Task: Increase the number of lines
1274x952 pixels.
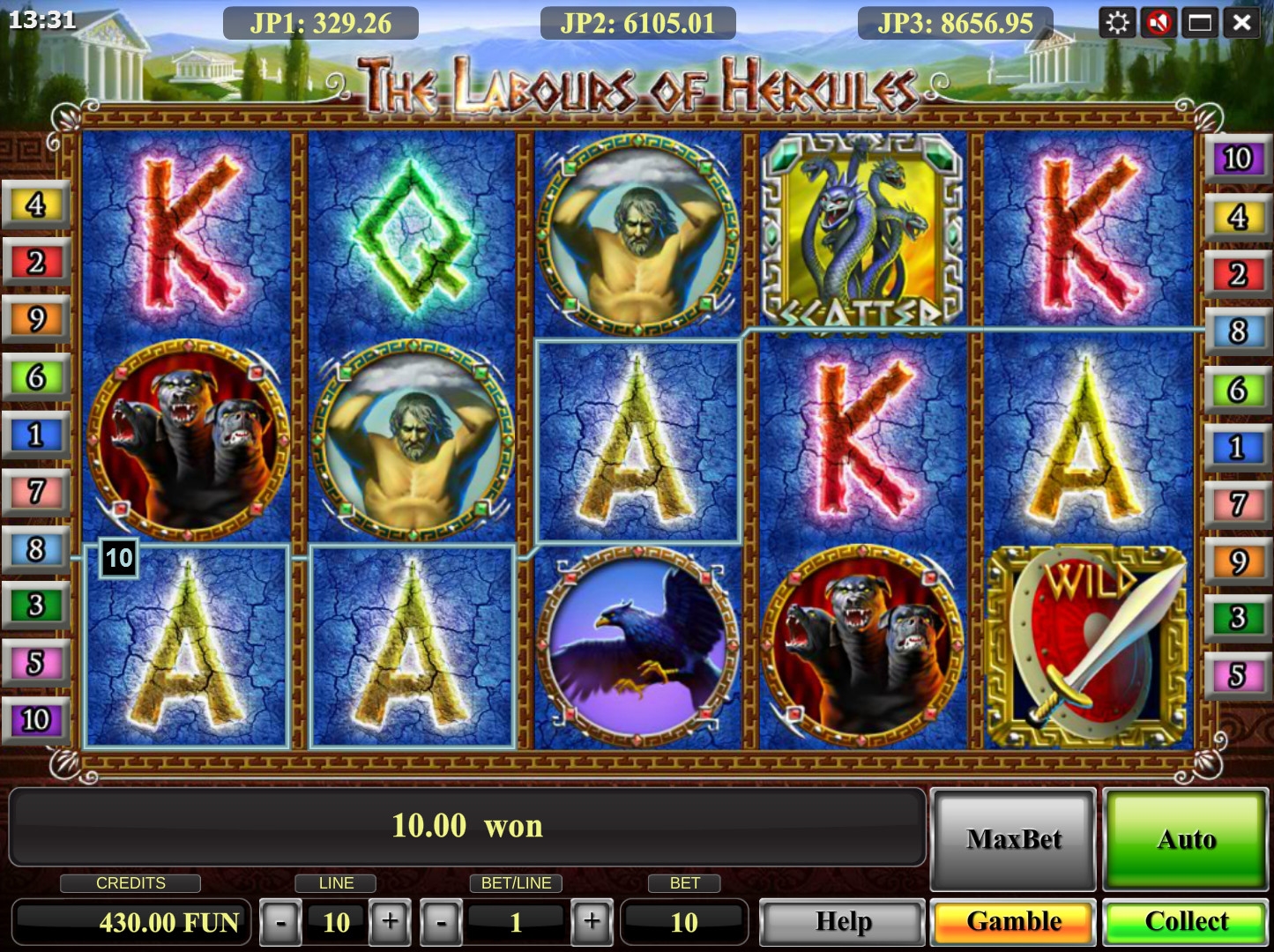Action: (x=389, y=922)
